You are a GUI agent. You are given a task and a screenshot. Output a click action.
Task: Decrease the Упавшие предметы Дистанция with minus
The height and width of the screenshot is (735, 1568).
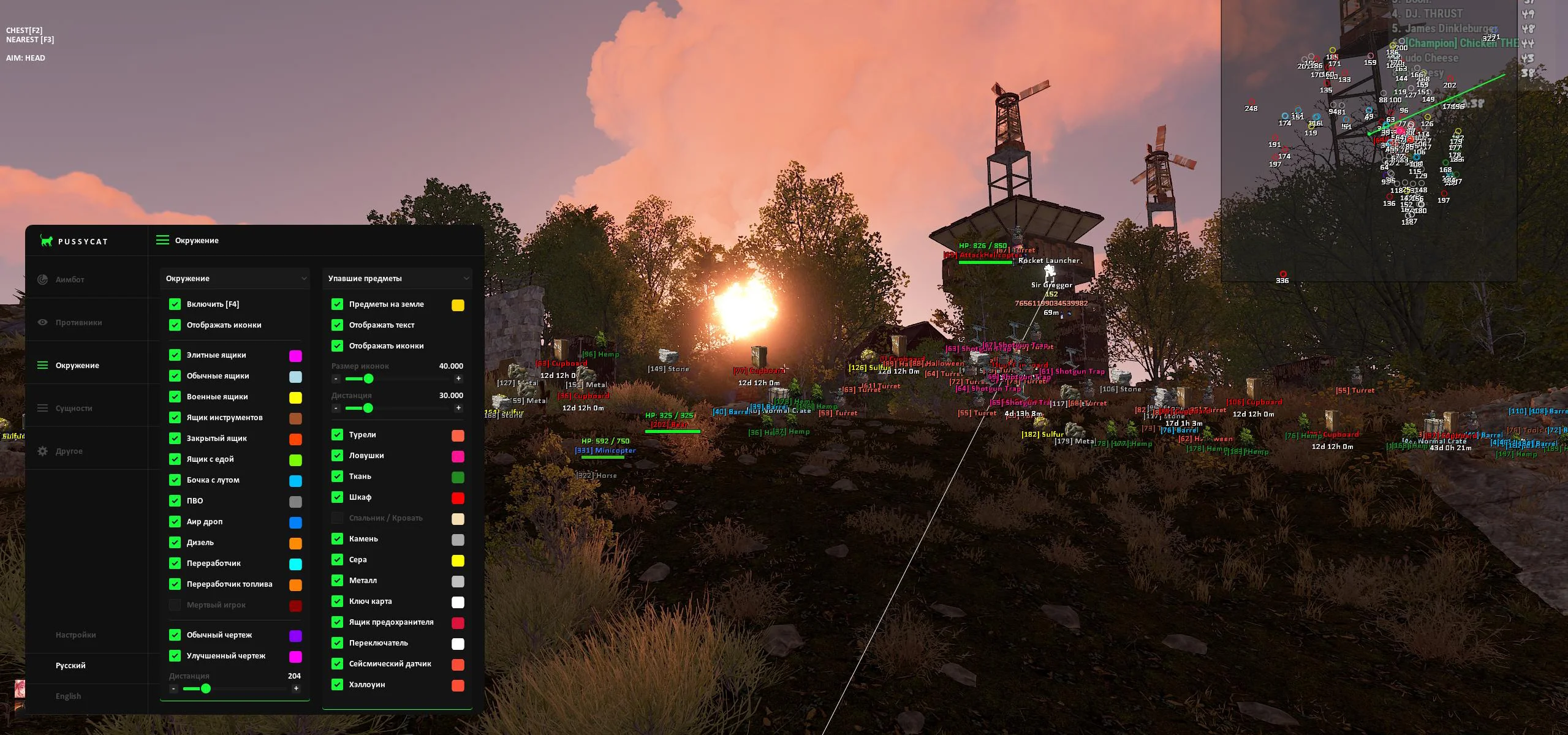click(x=336, y=408)
